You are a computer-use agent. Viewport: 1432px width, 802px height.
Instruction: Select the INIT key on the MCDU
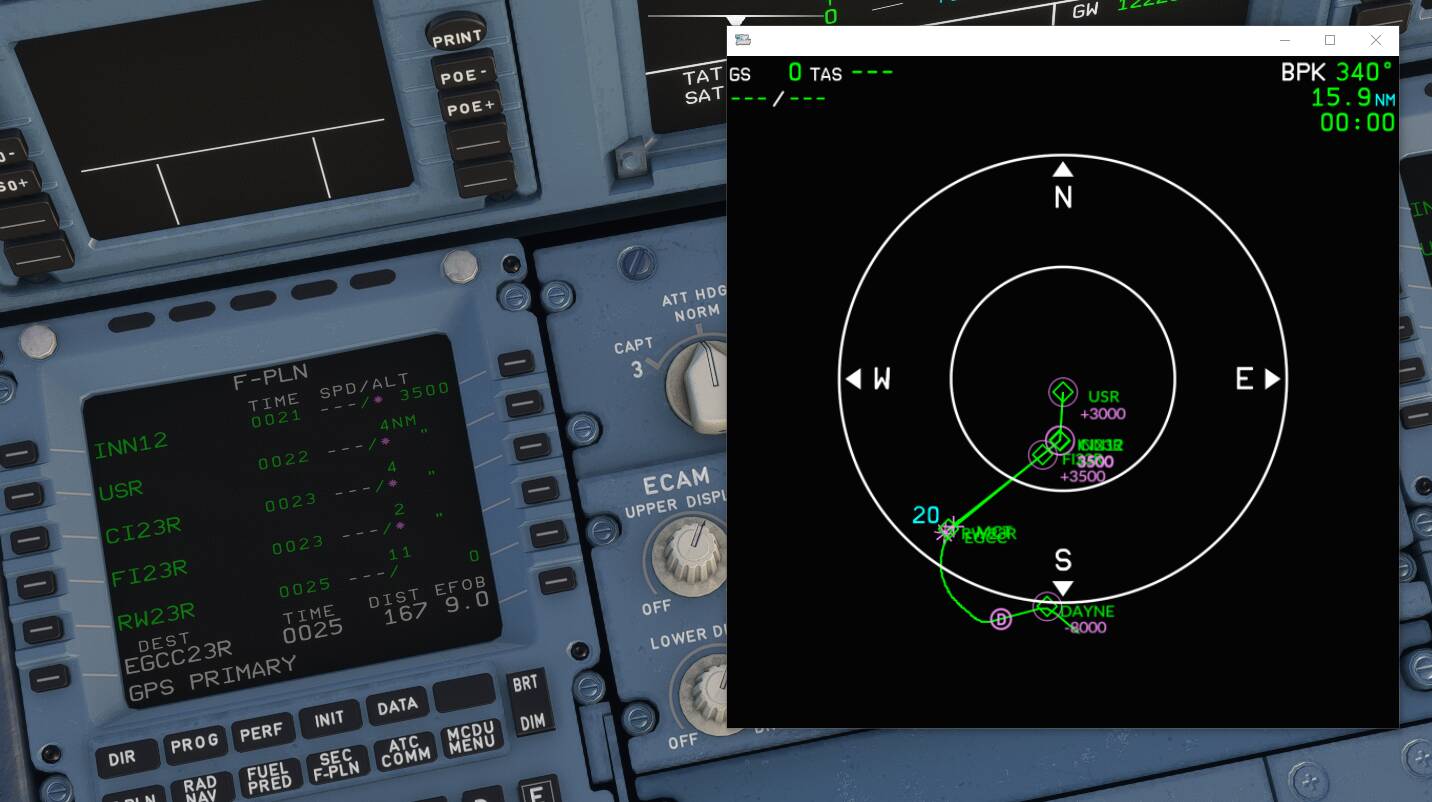click(329, 720)
